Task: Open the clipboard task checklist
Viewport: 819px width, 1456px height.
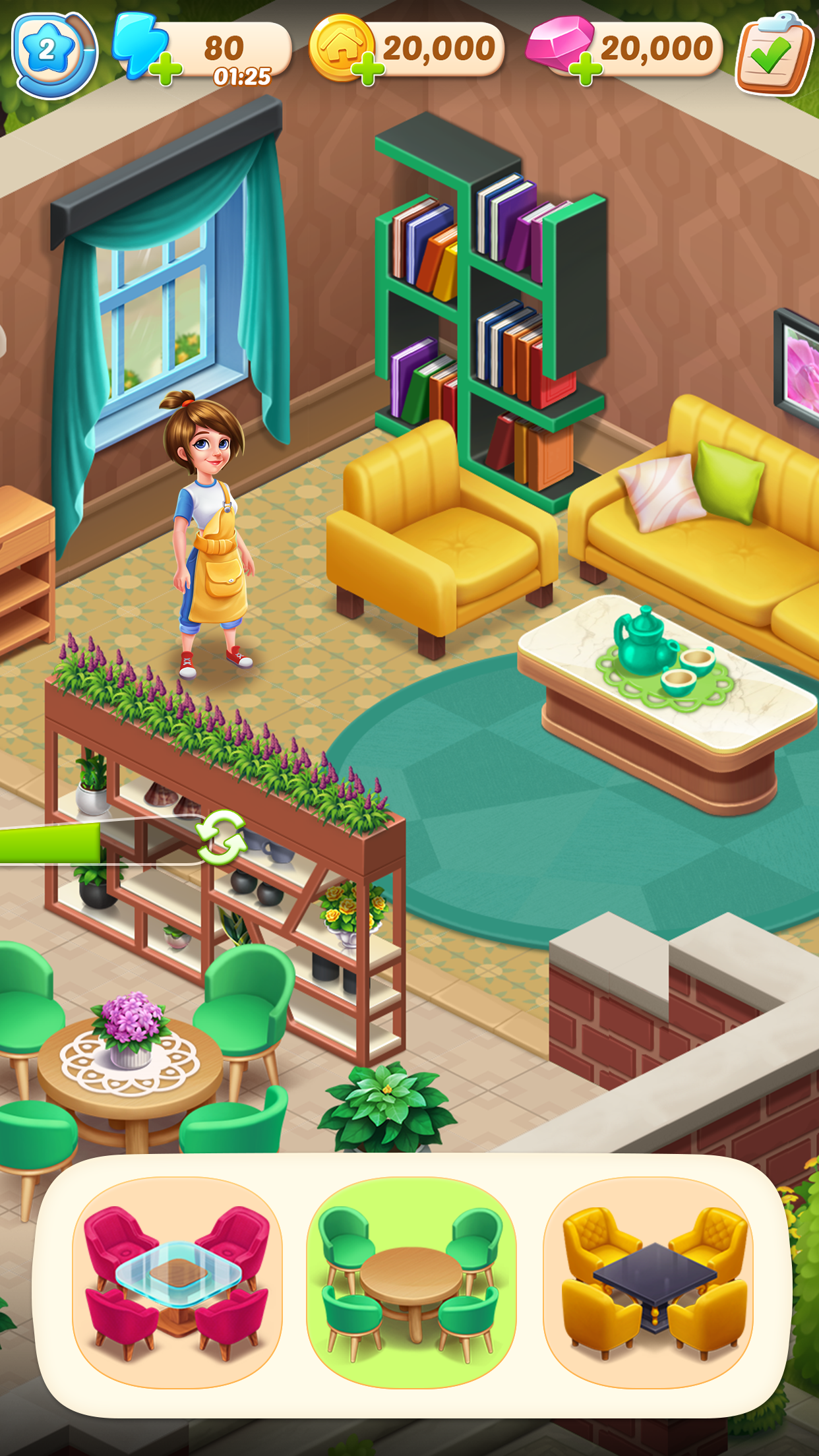Action: (x=772, y=54)
